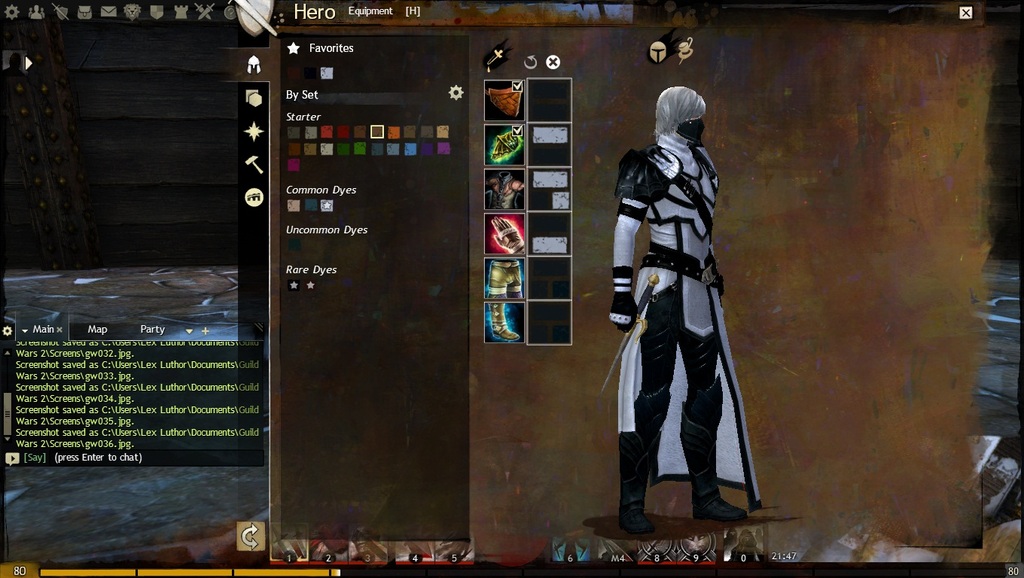Toggle the helmet preview icon above character
The image size is (1024, 578).
point(657,52)
